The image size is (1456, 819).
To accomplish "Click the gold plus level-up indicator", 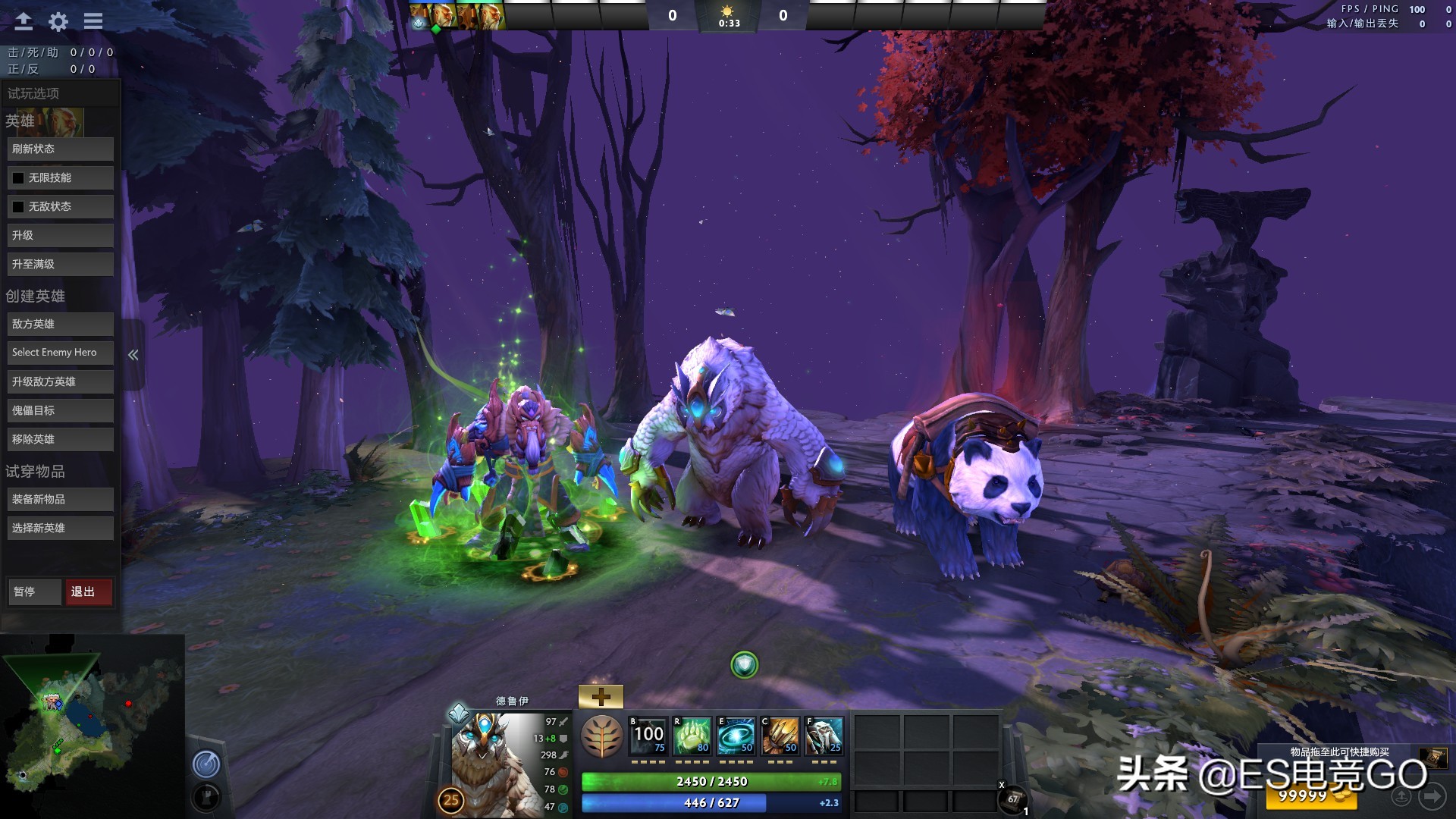I will [x=601, y=695].
